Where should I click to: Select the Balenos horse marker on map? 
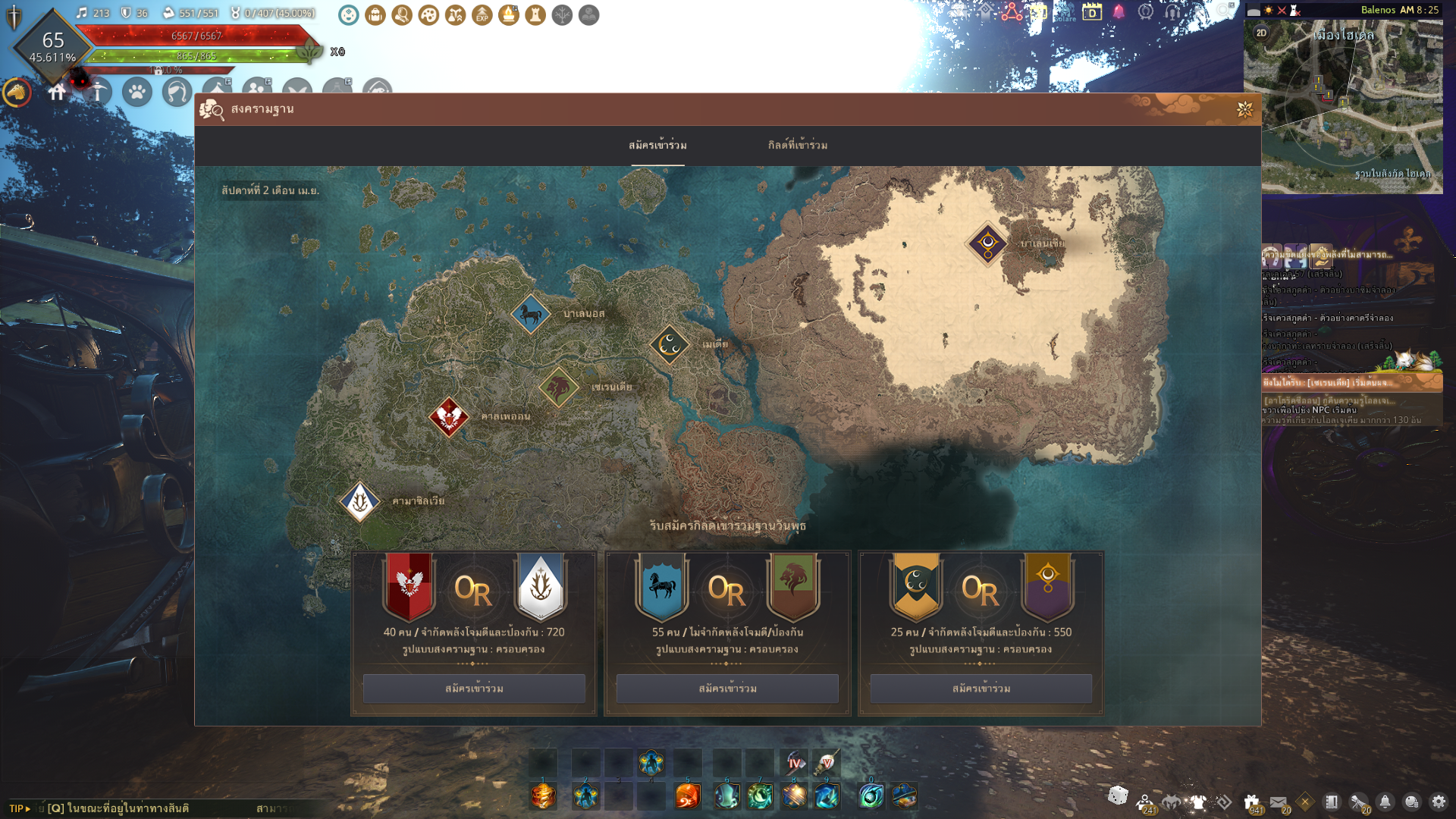coord(530,313)
